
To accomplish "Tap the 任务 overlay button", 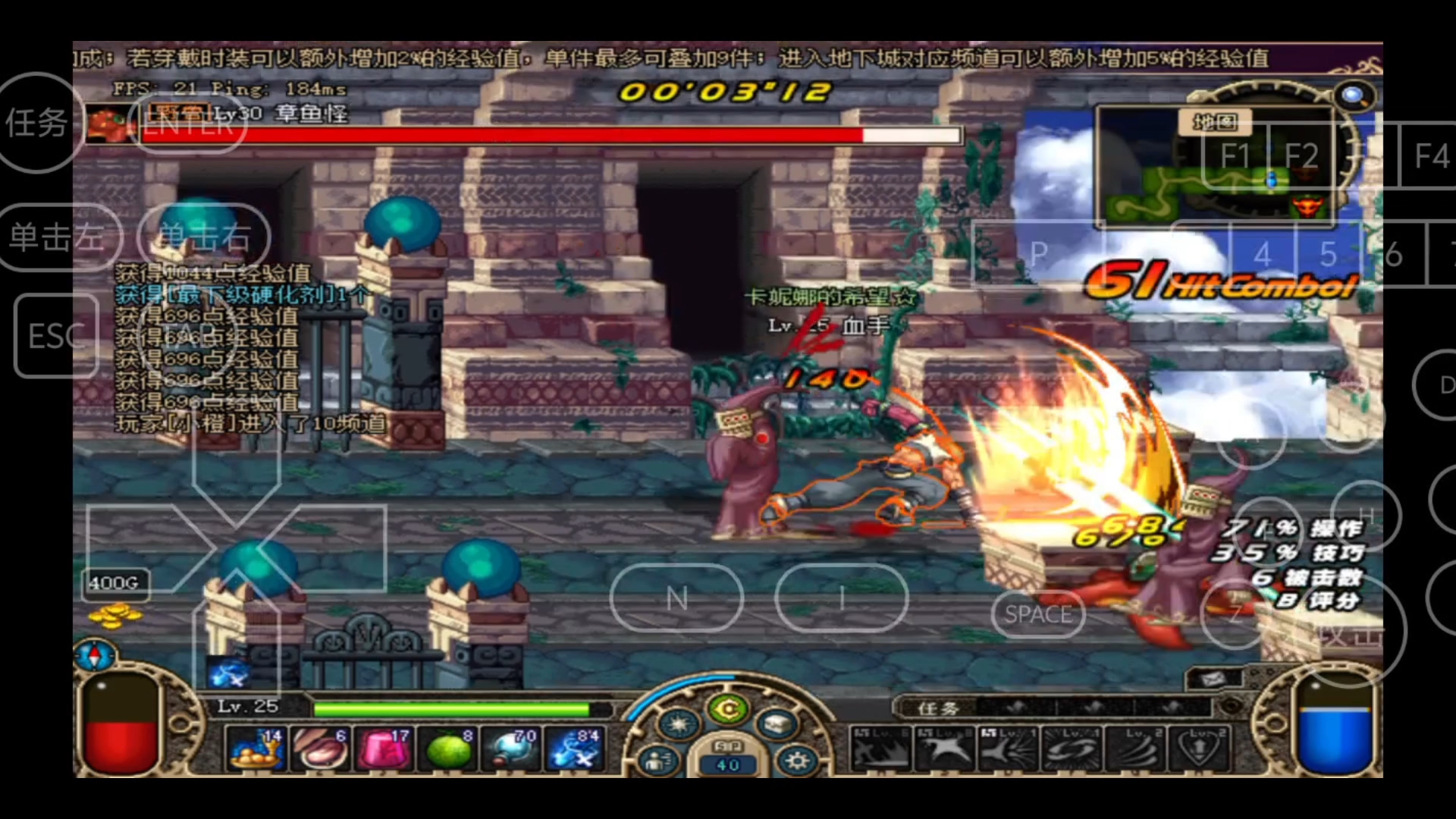I will (36, 123).
